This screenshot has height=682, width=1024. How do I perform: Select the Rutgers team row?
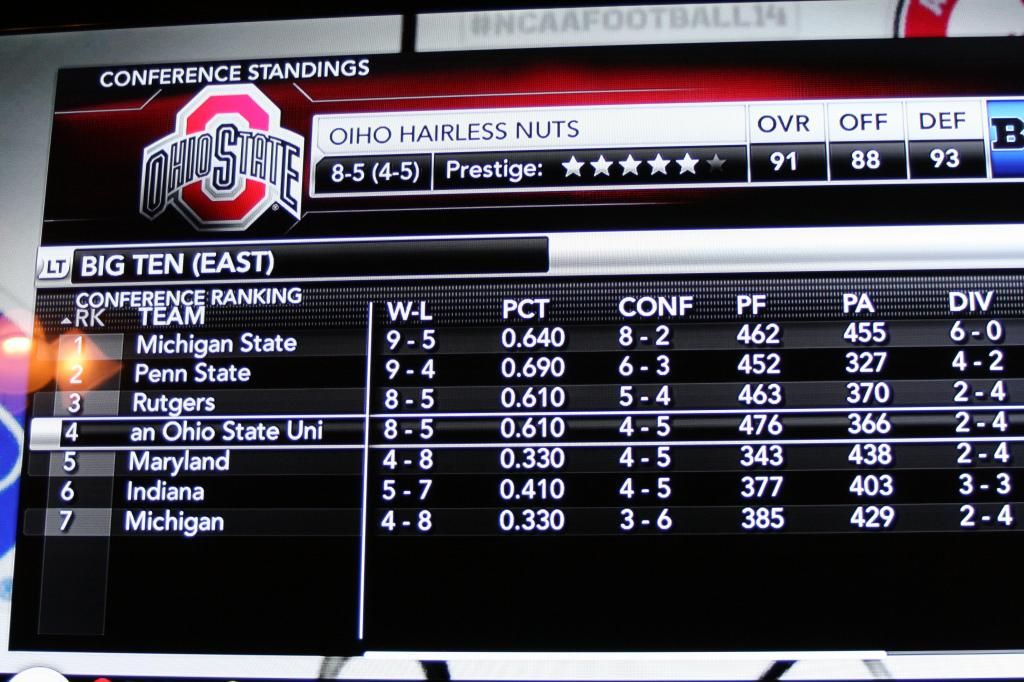174,403
